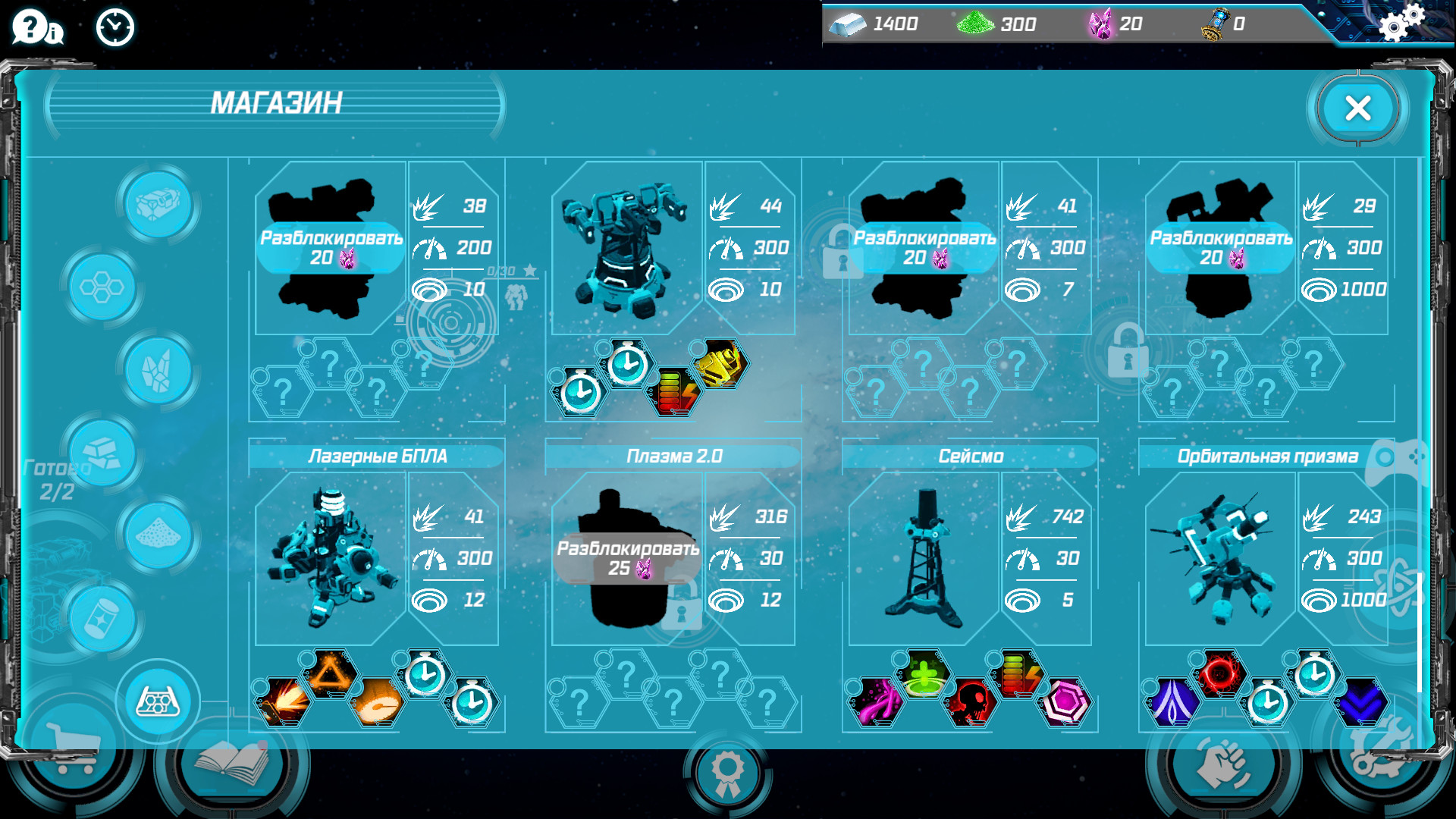Open the battery canister category
The image size is (1456, 819).
(102, 618)
